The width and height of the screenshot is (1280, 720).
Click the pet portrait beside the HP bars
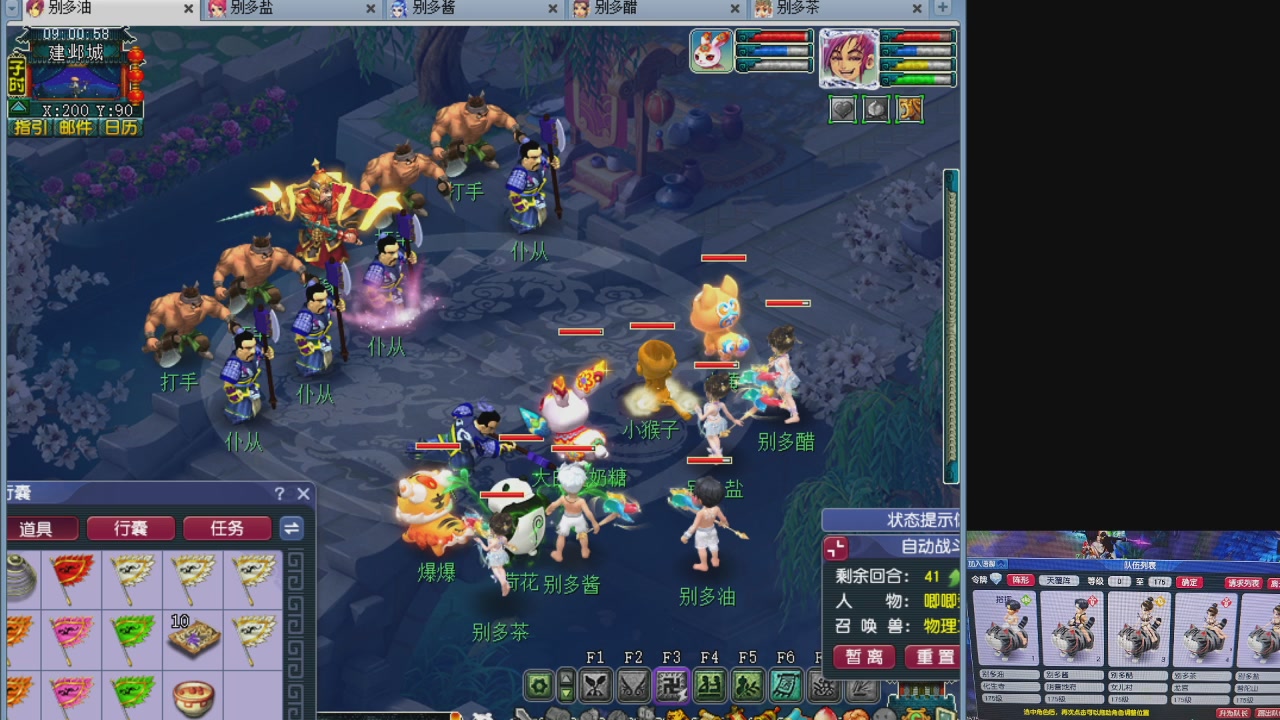(x=710, y=50)
